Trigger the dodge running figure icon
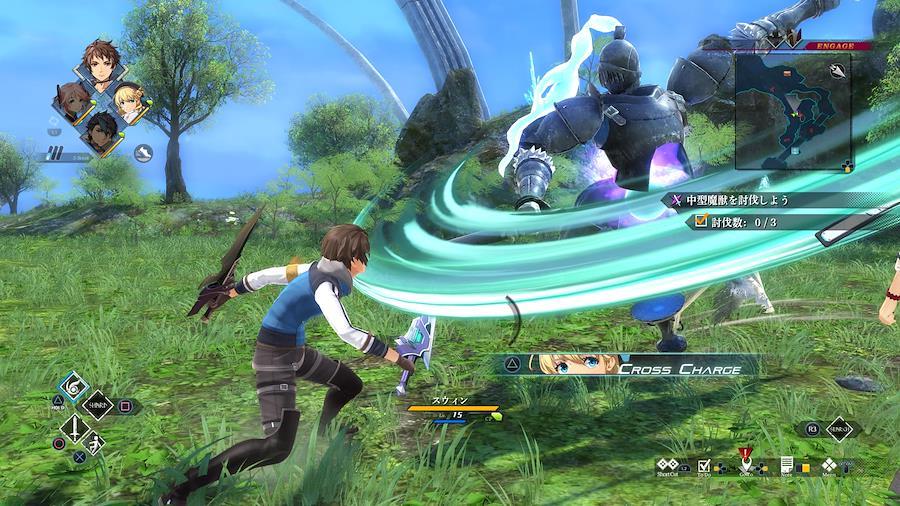 click(94, 444)
